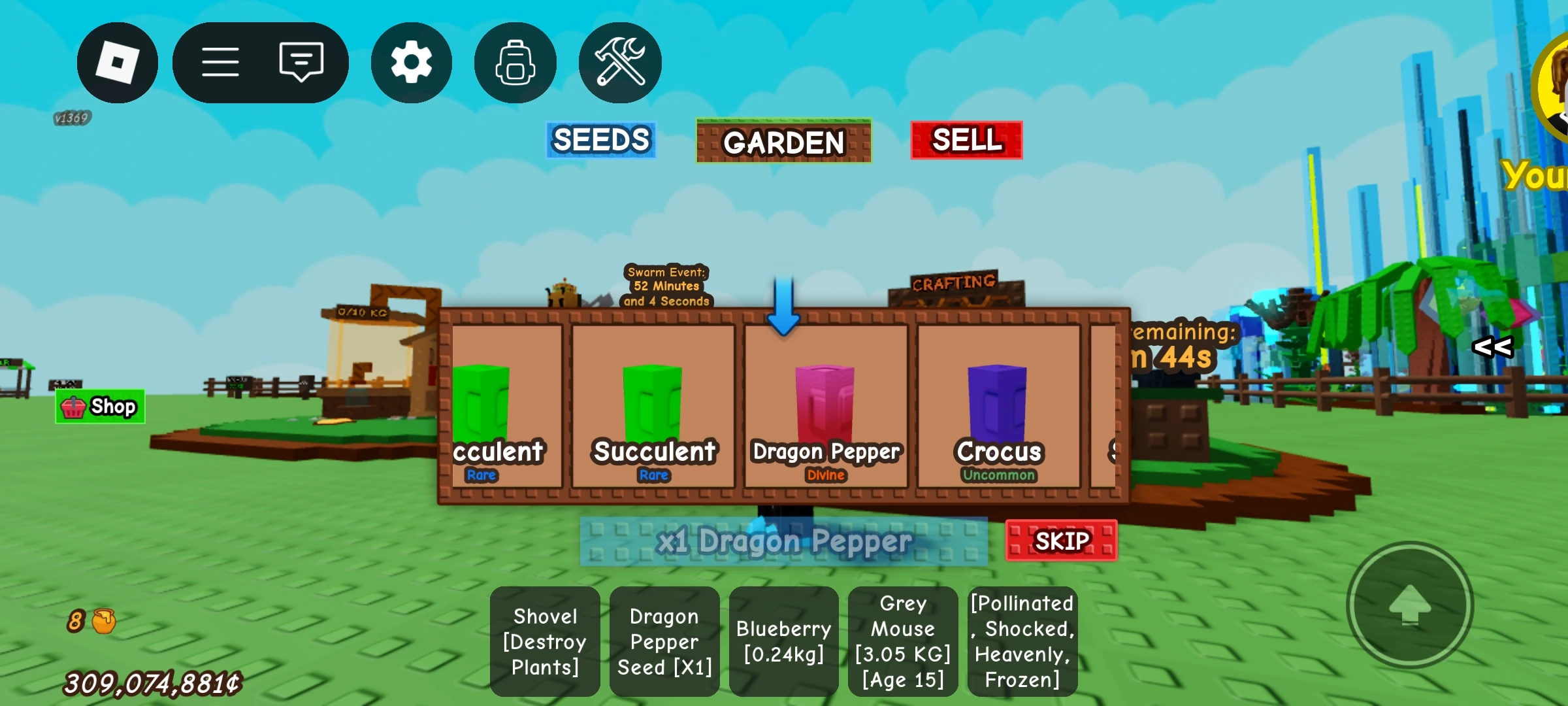Open the backpack inventory

[x=515, y=62]
